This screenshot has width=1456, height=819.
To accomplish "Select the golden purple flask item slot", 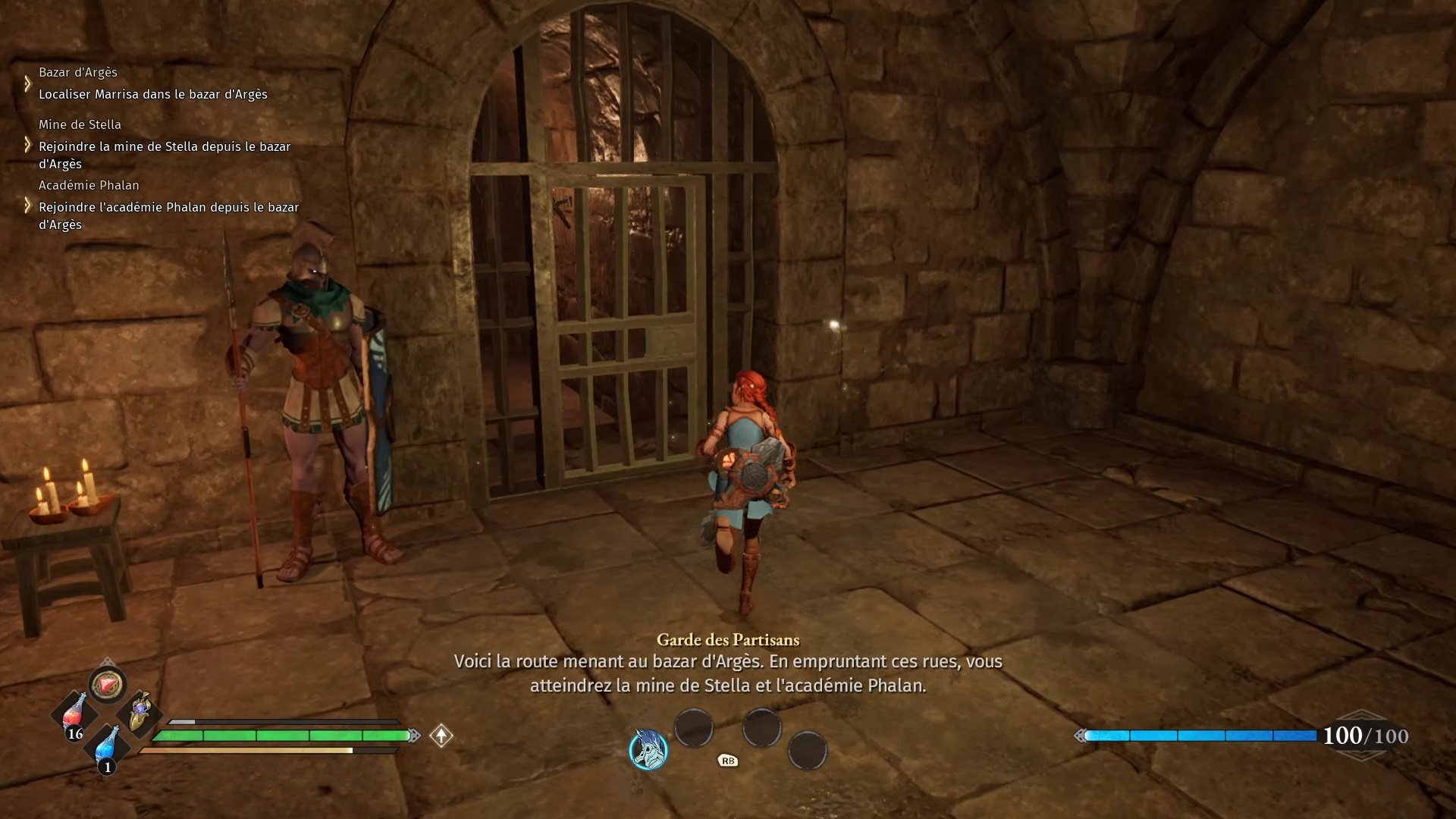I will coord(140,713).
